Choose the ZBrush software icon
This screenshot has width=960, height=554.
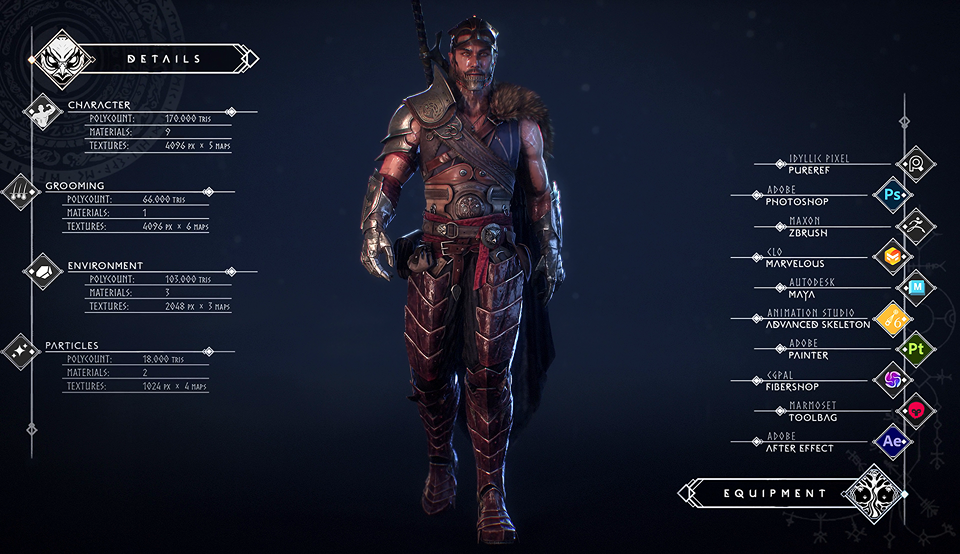point(915,226)
